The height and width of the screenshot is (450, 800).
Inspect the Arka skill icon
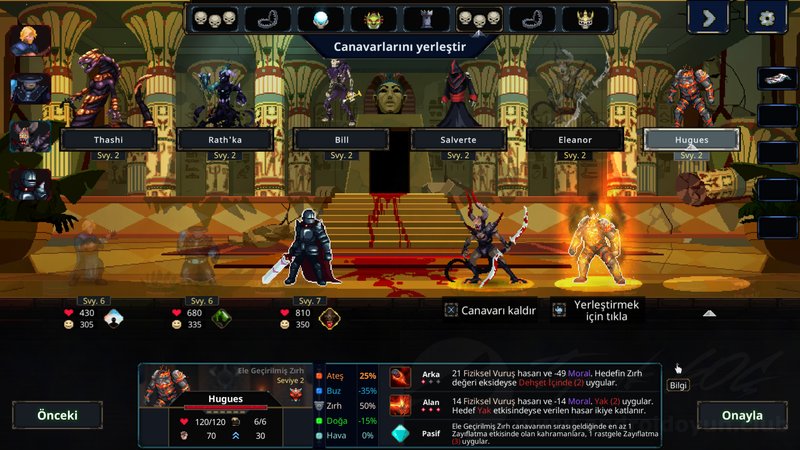400,376
